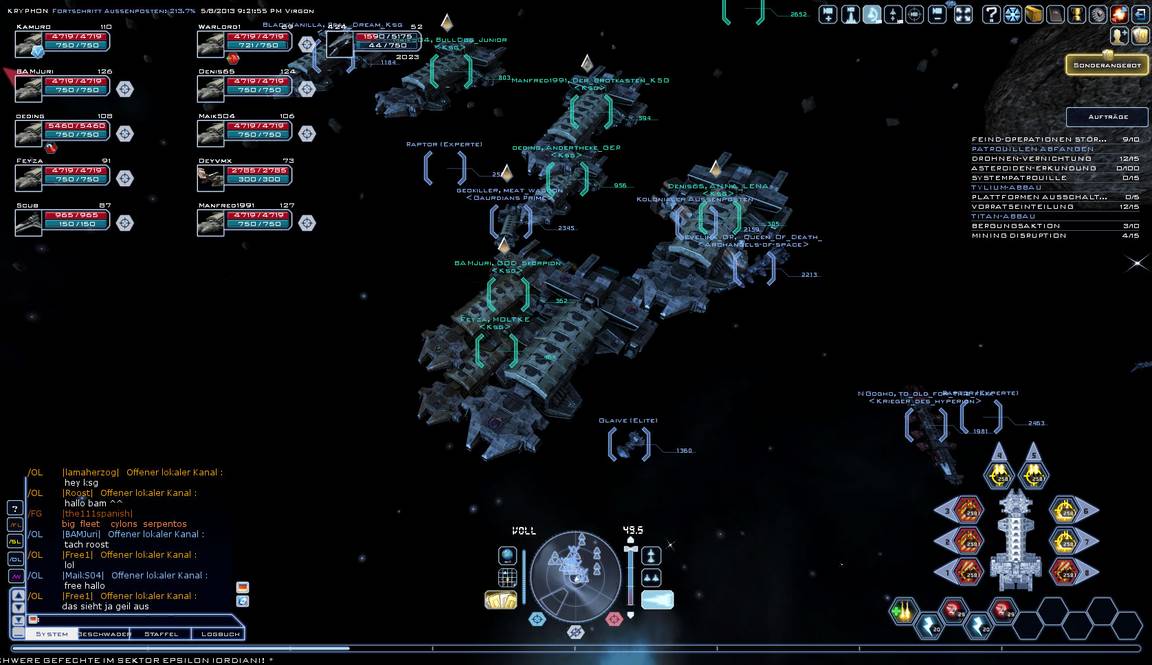Toggle the fullscreen arrows icon

point(963,14)
